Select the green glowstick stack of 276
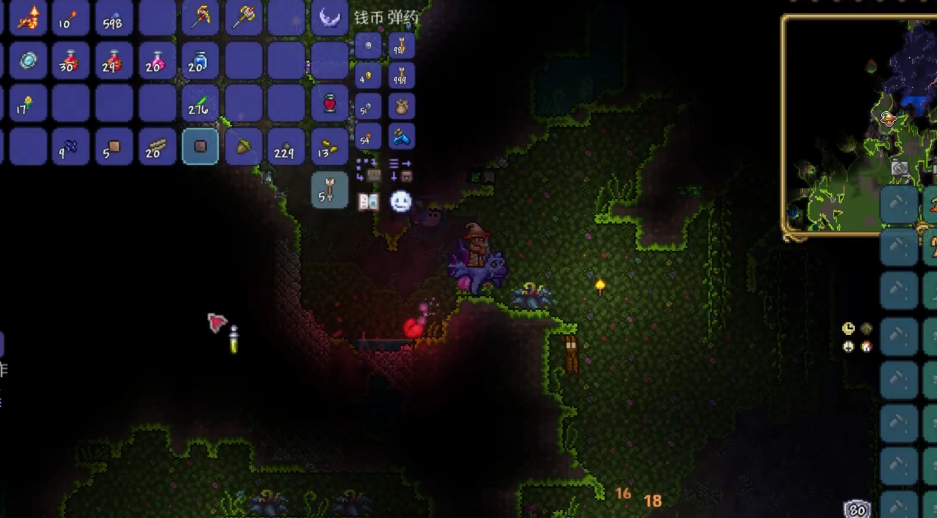The height and width of the screenshot is (518, 937). coord(200,103)
